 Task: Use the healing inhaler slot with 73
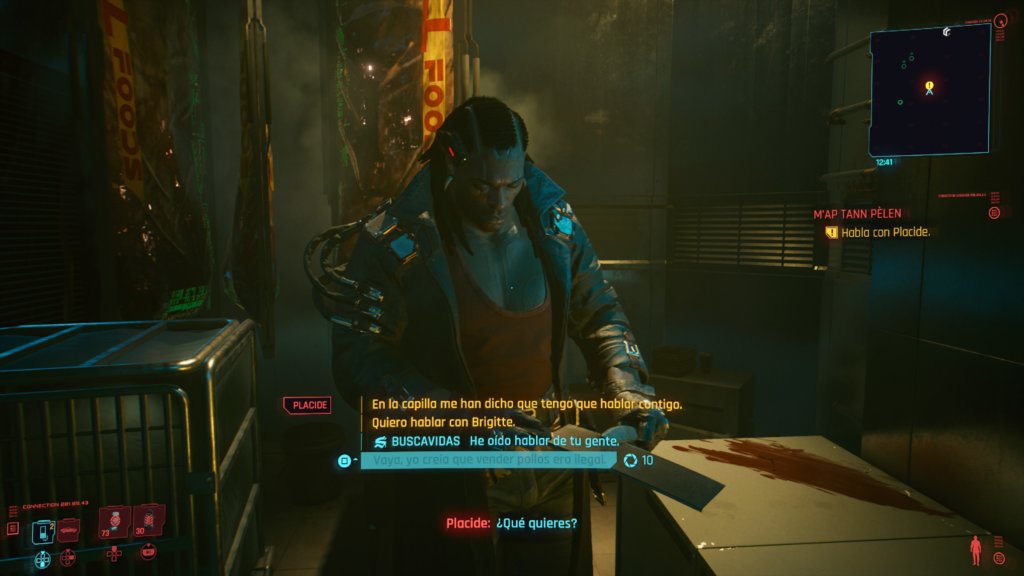(x=114, y=520)
